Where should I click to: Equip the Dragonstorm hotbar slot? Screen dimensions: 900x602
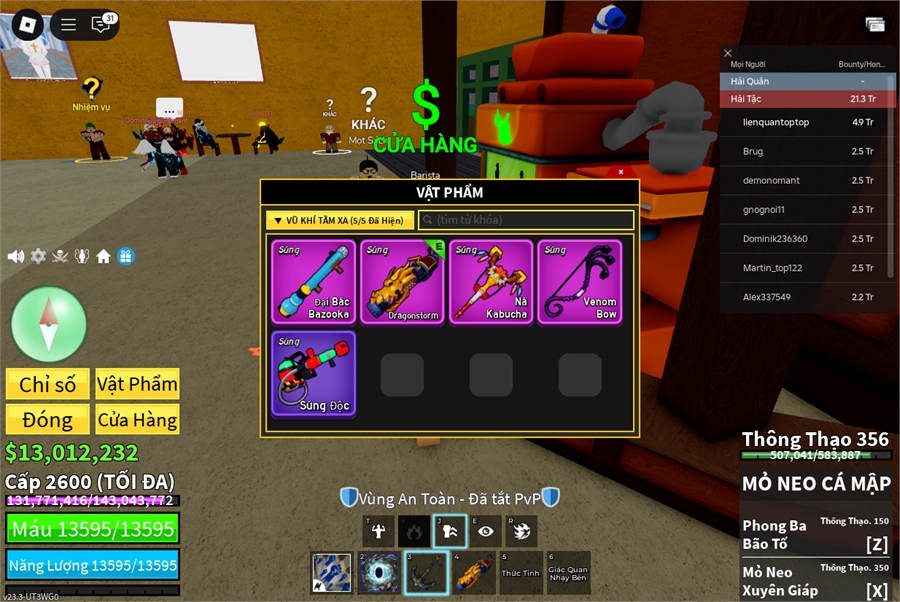(473, 573)
